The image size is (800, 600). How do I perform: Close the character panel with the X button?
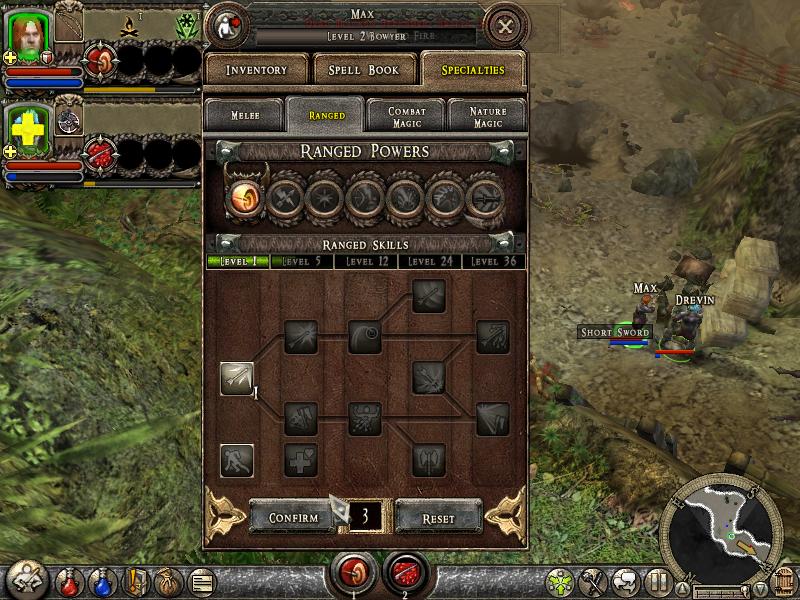(x=506, y=26)
